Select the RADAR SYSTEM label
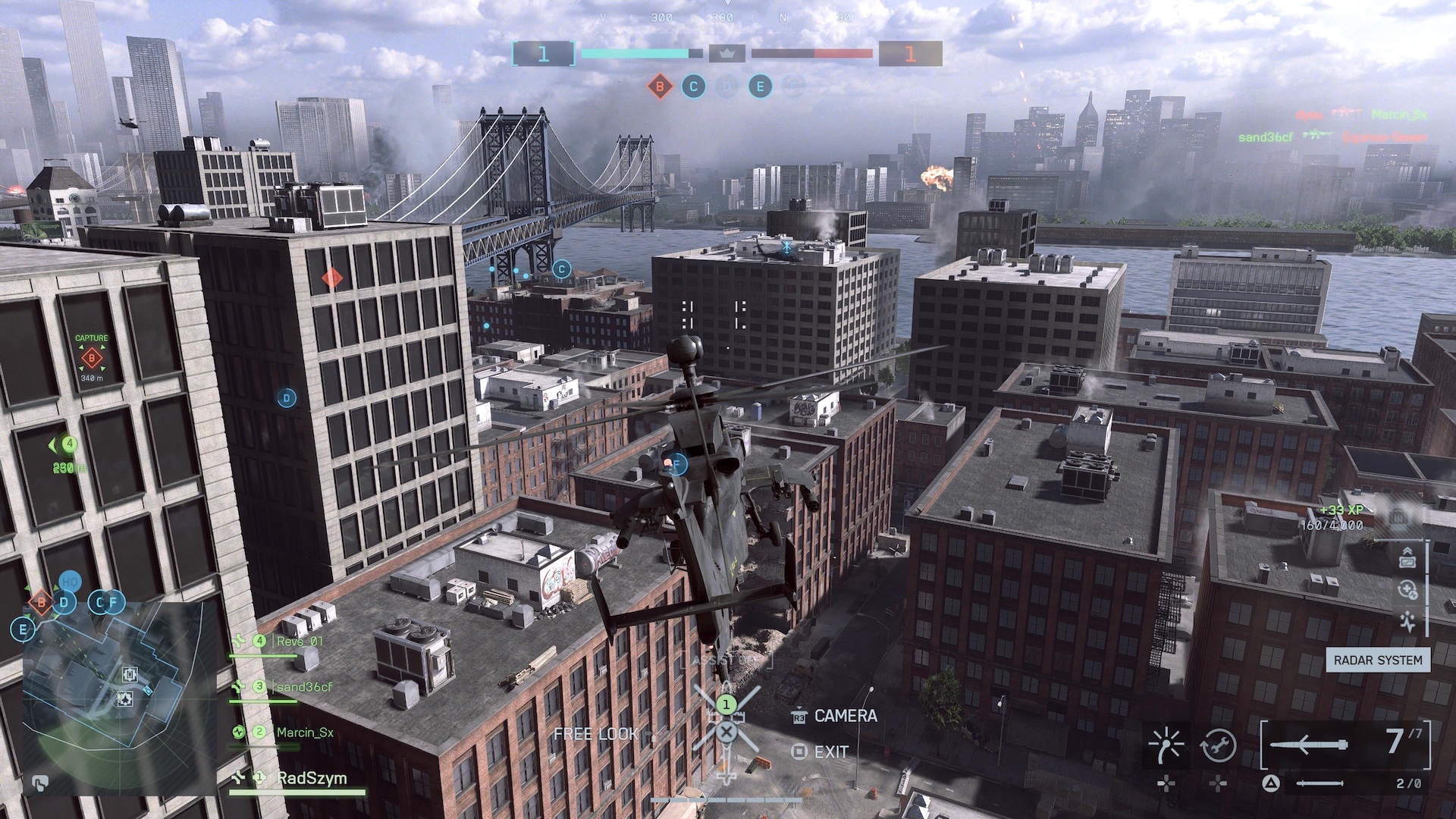The height and width of the screenshot is (819, 1456). click(1377, 661)
